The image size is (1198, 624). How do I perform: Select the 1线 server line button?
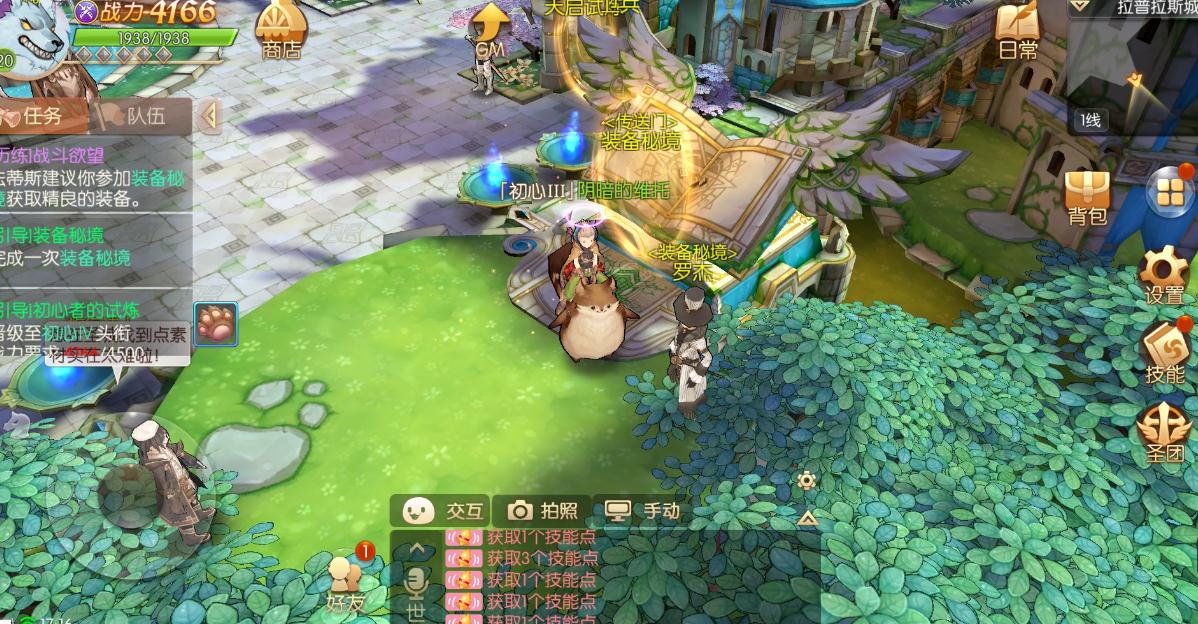(x=1089, y=120)
